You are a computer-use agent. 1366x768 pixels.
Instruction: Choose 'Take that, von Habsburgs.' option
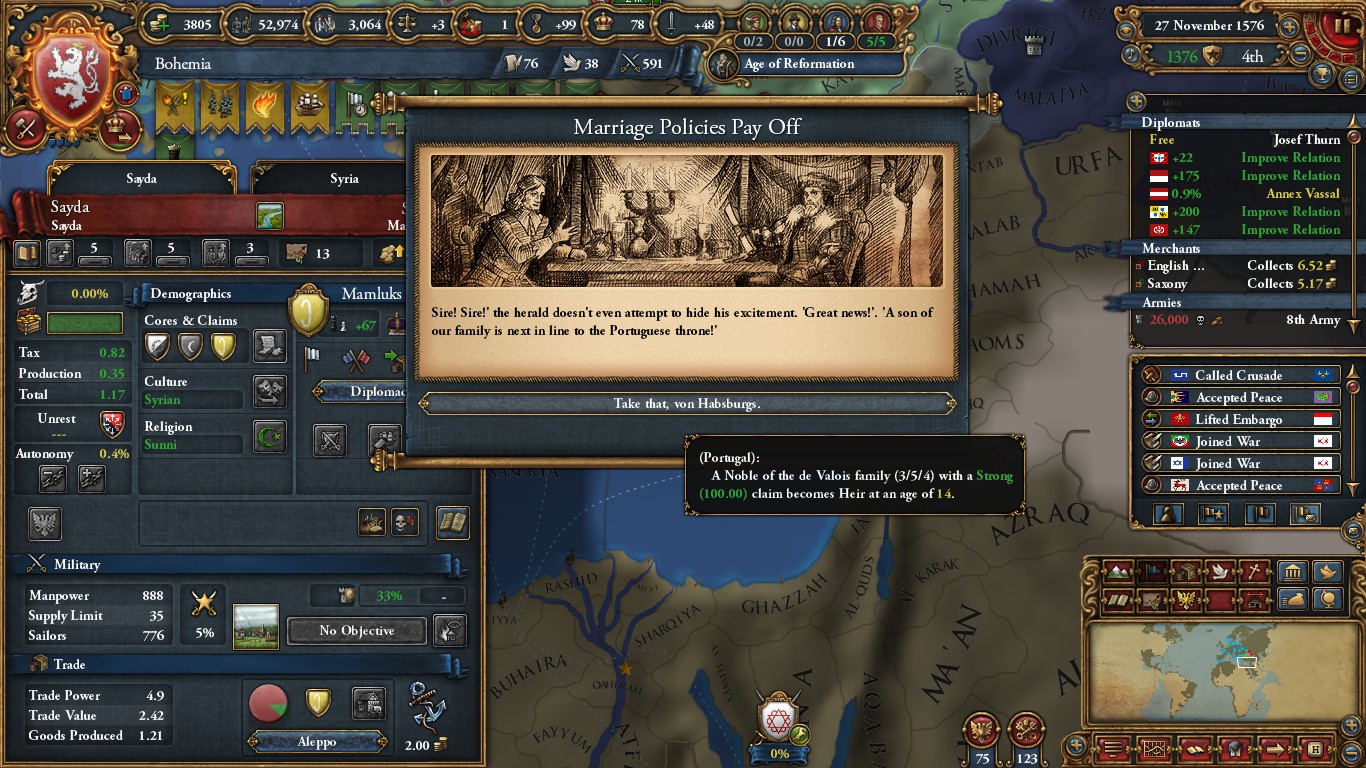[x=686, y=404]
